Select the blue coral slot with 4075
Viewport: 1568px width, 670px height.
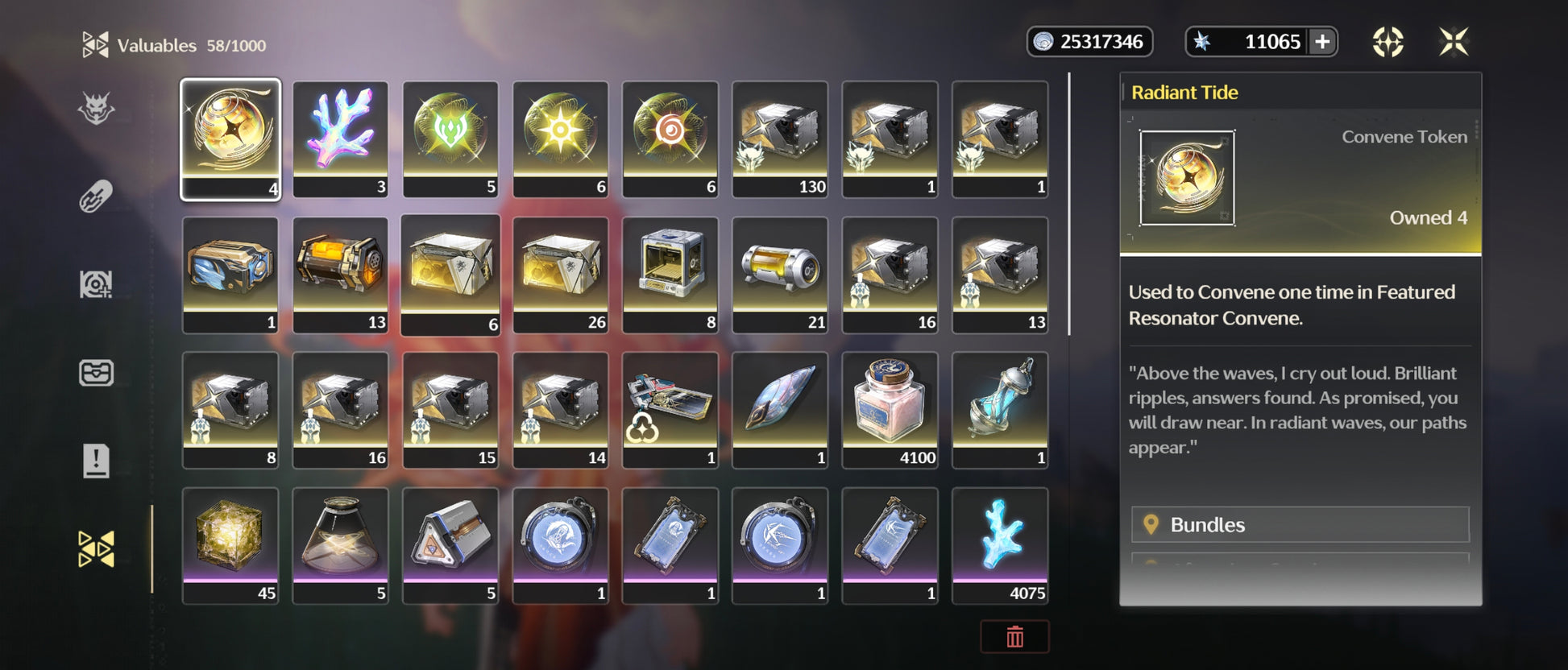tap(1000, 544)
